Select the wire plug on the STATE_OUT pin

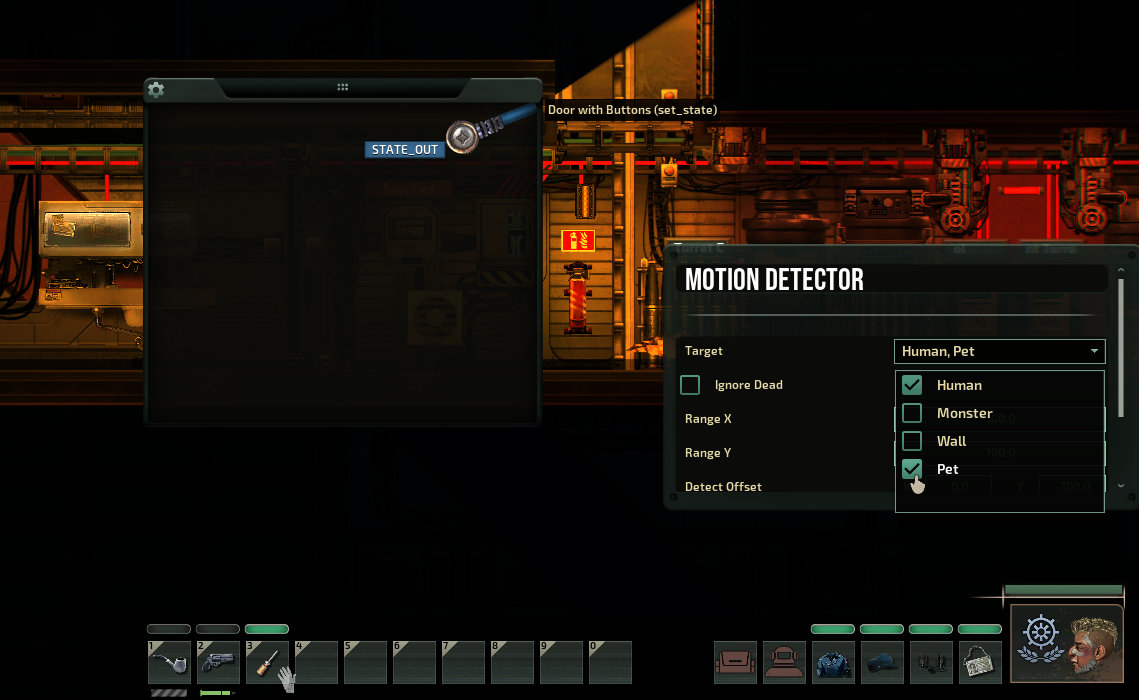point(462,137)
